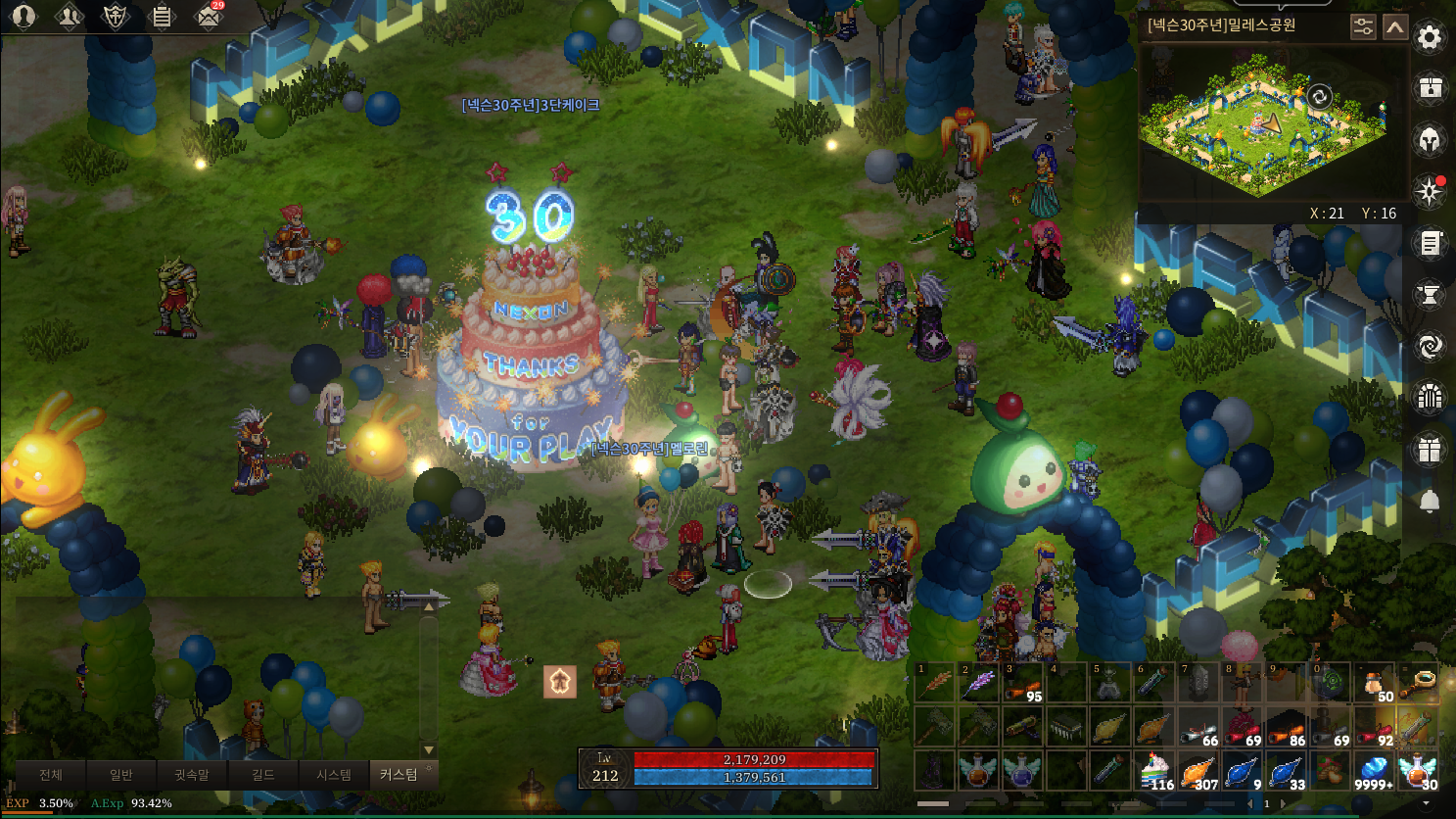Use the rainbow cake item slot
1456x819 pixels.
(1156, 771)
